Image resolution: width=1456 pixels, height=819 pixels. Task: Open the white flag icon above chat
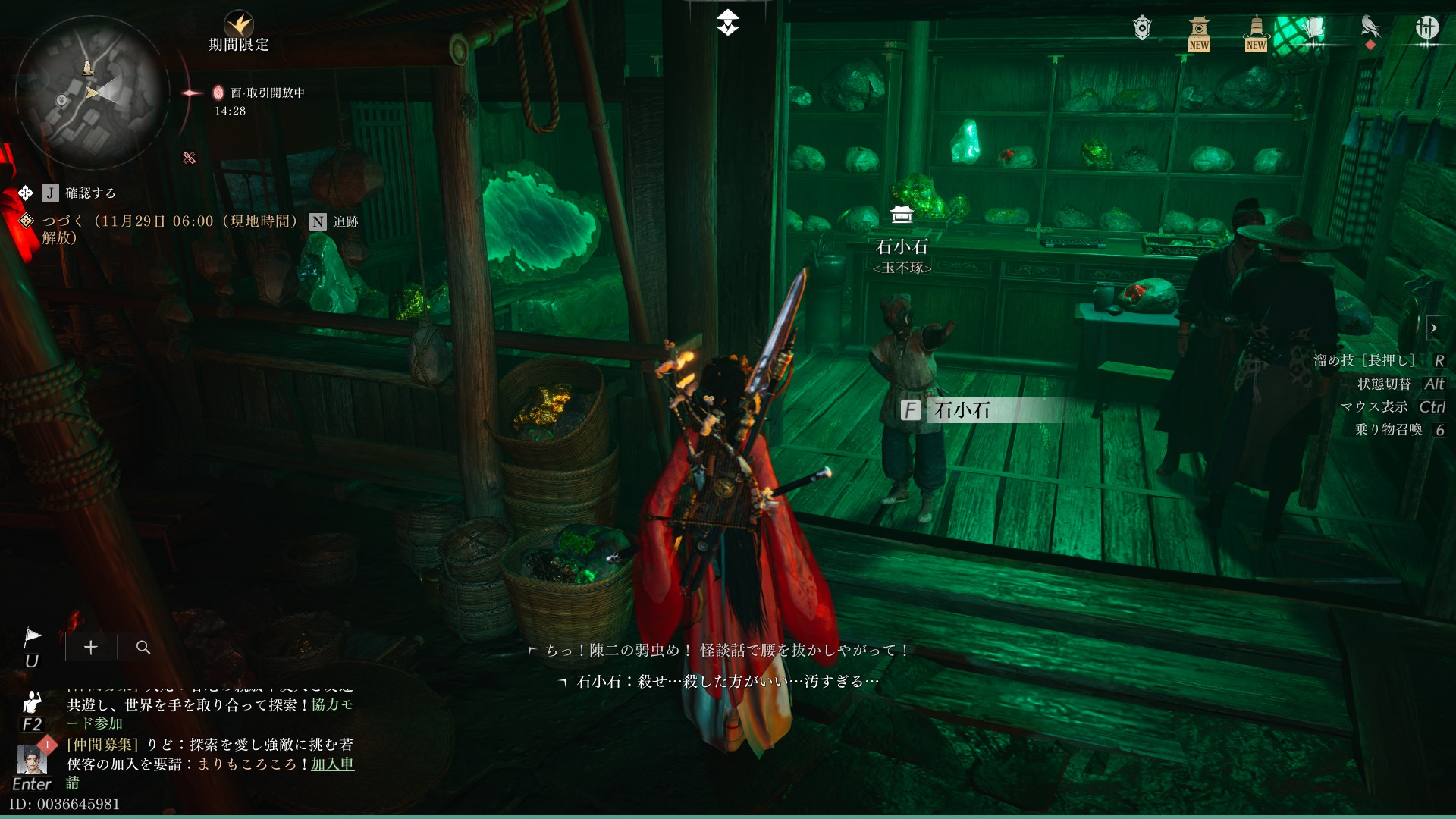click(33, 637)
